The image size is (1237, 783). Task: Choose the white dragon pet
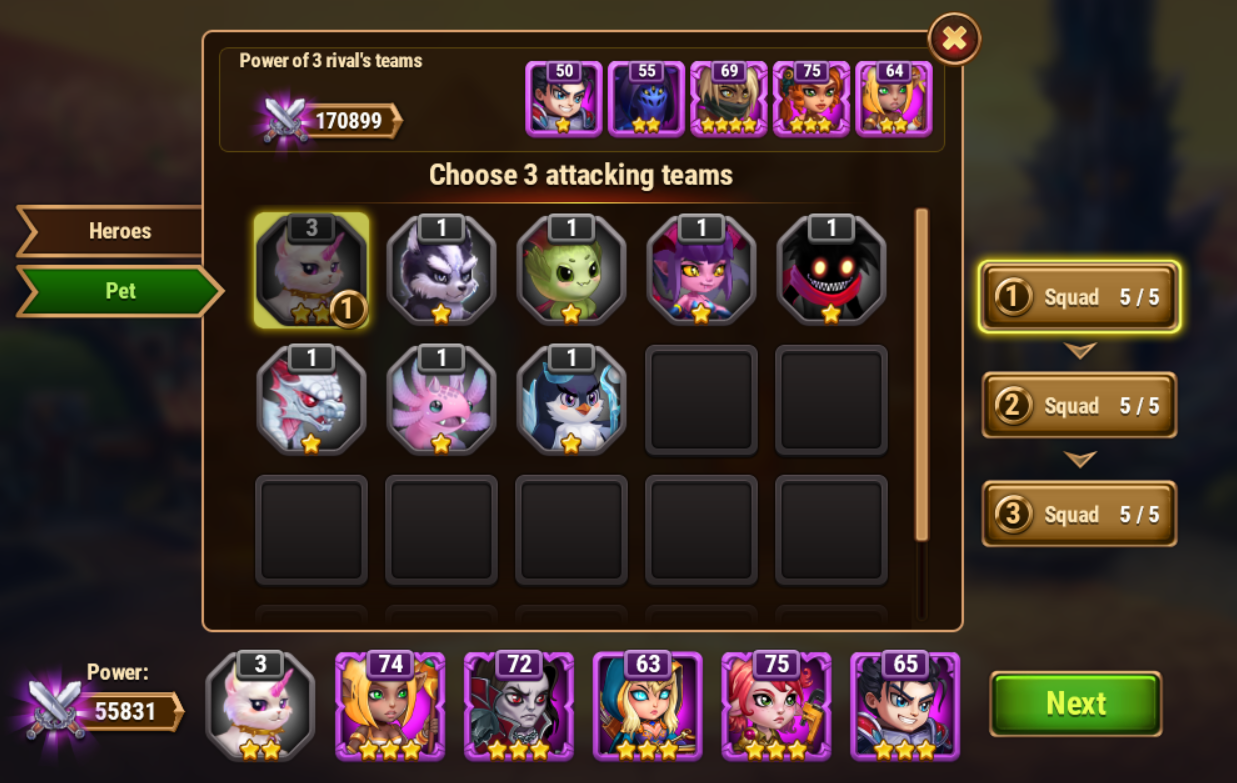coord(311,401)
